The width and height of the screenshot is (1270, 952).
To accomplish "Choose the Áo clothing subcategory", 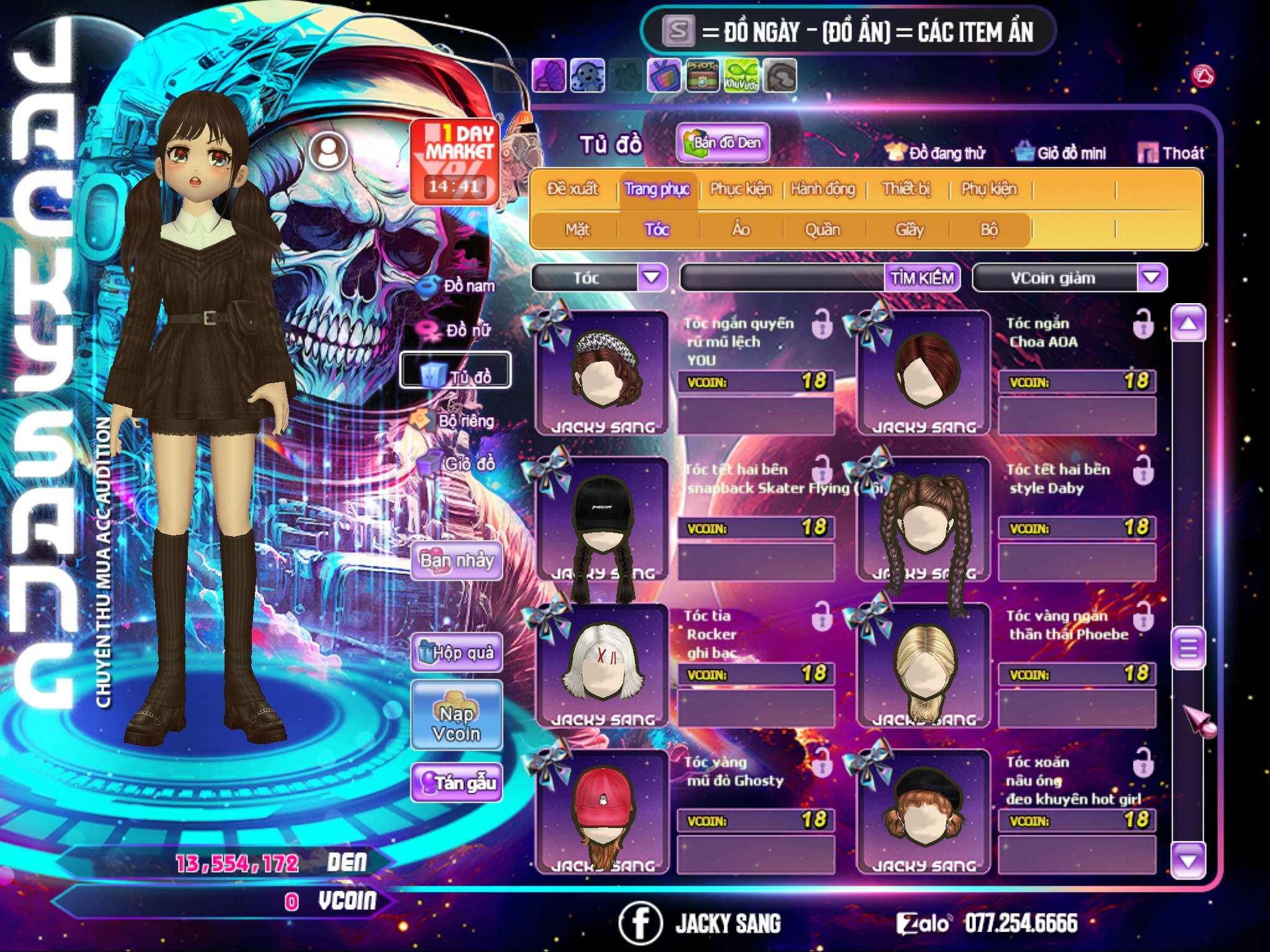I will click(740, 230).
